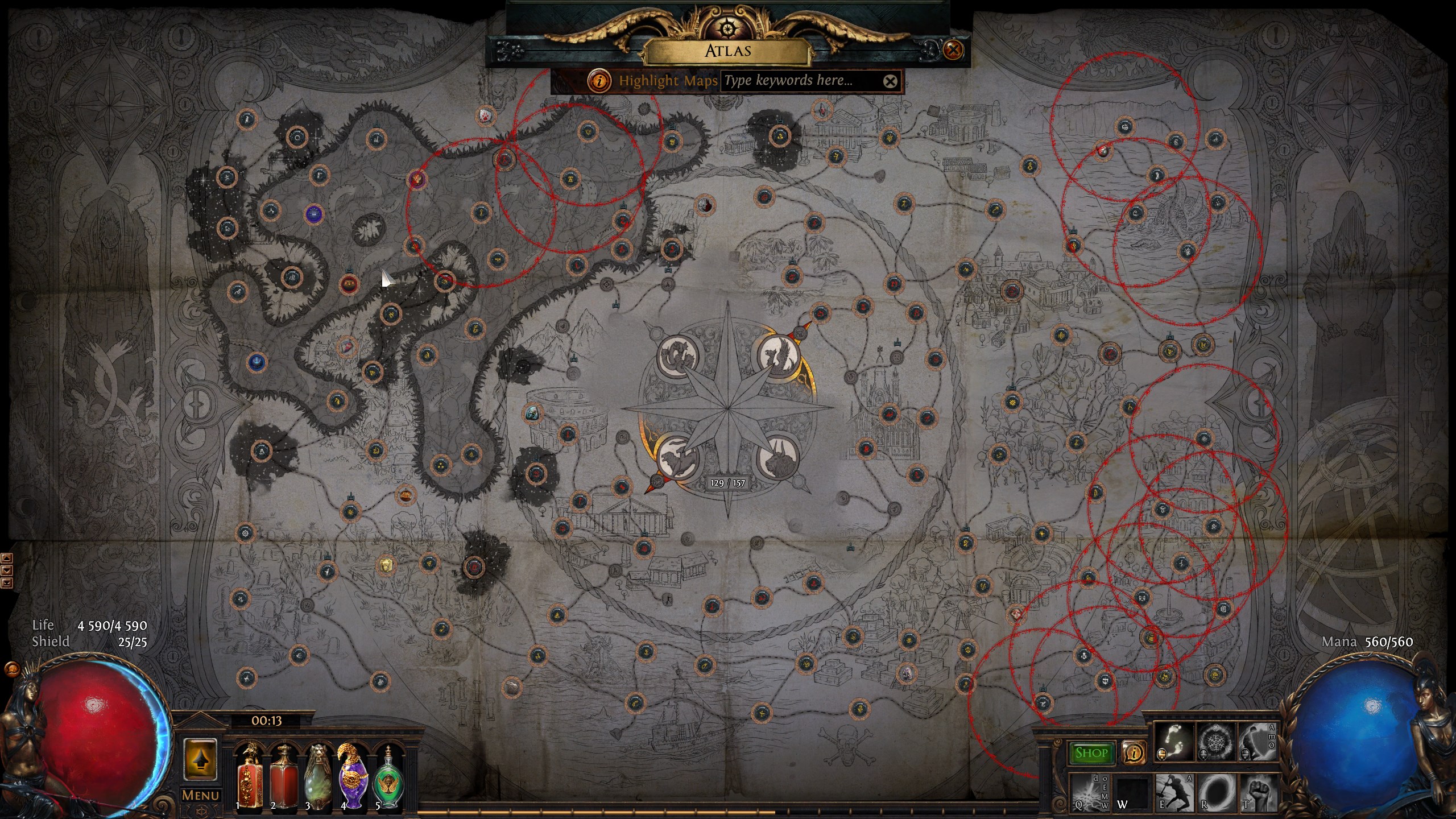
Task: Activate the leaping hammer slam skill on E
Action: click(x=1174, y=793)
